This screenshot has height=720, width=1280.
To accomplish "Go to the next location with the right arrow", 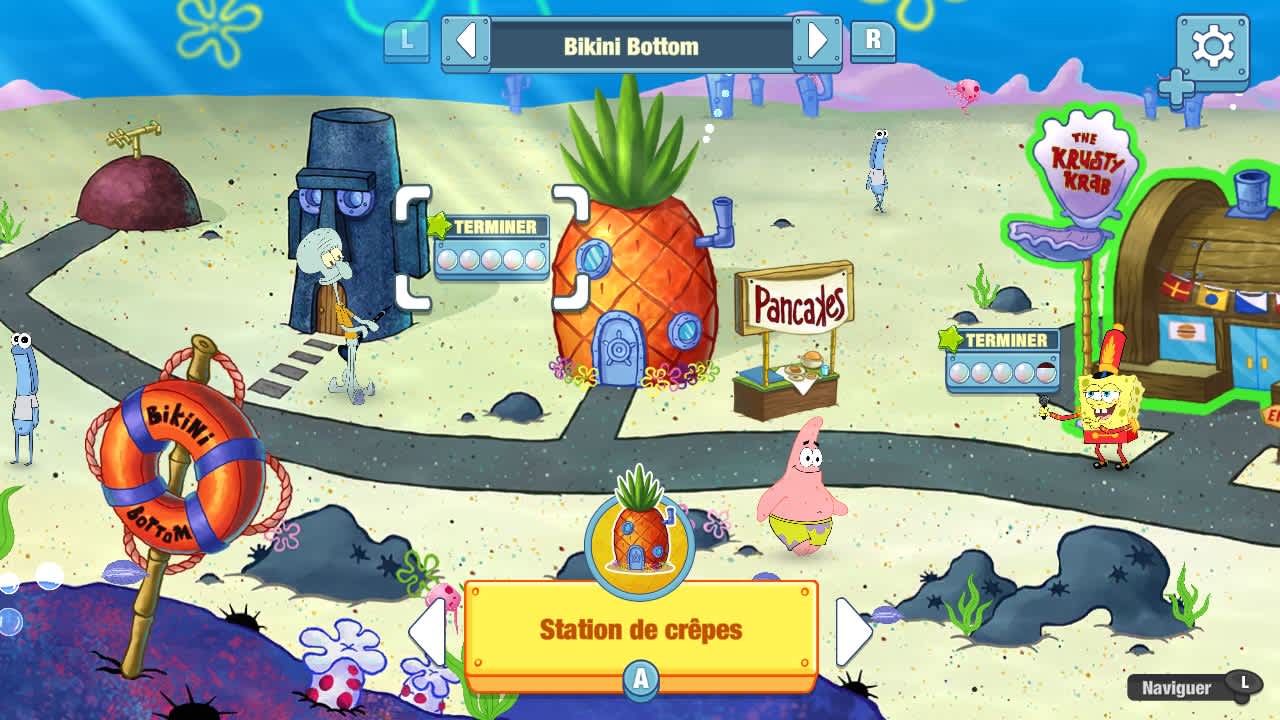I will [x=852, y=630].
